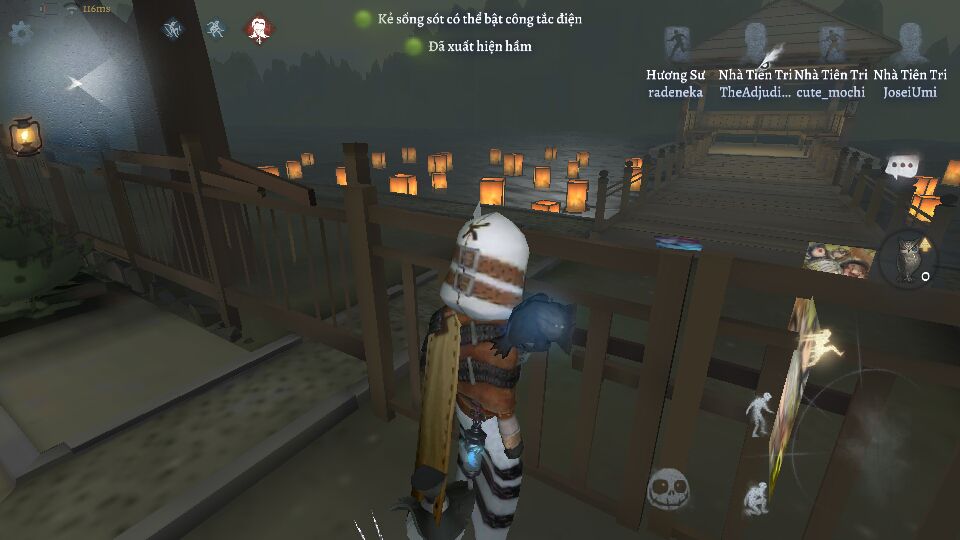The height and width of the screenshot is (540, 960).
Task: Open the quick chat speech bubble
Action: [x=903, y=166]
